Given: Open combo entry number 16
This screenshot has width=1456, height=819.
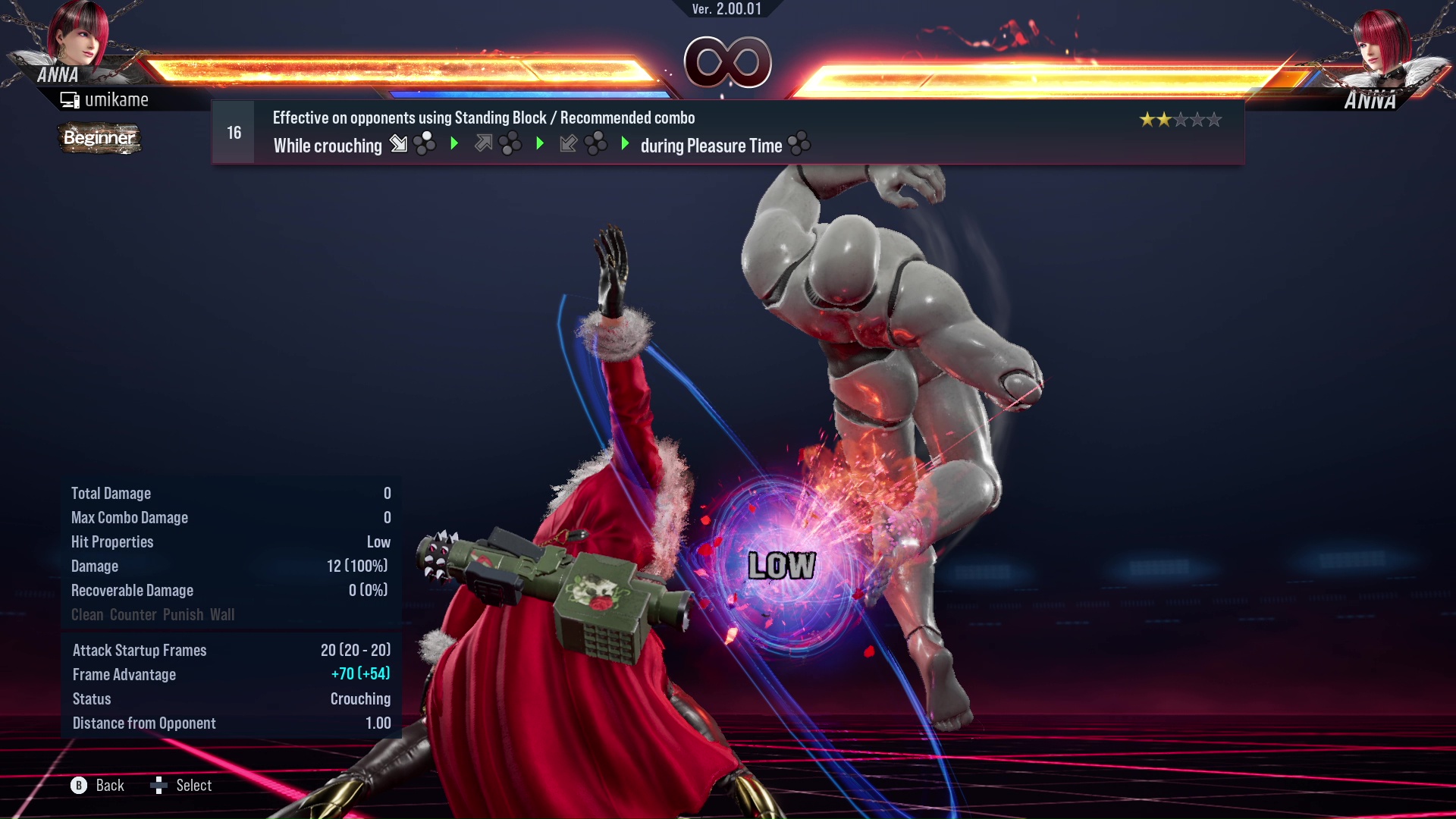Looking at the screenshot, I should tap(233, 132).
